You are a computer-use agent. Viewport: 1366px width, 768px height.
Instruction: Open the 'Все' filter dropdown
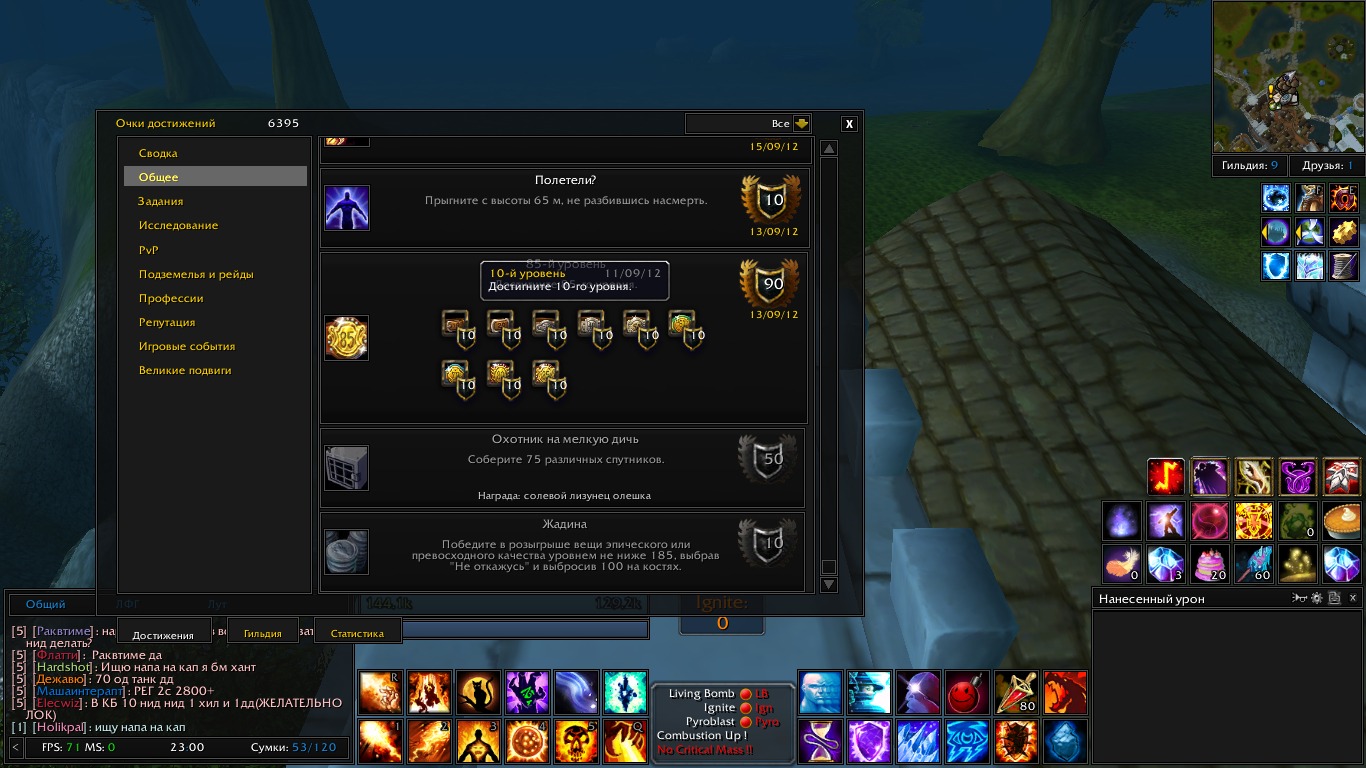[x=801, y=124]
